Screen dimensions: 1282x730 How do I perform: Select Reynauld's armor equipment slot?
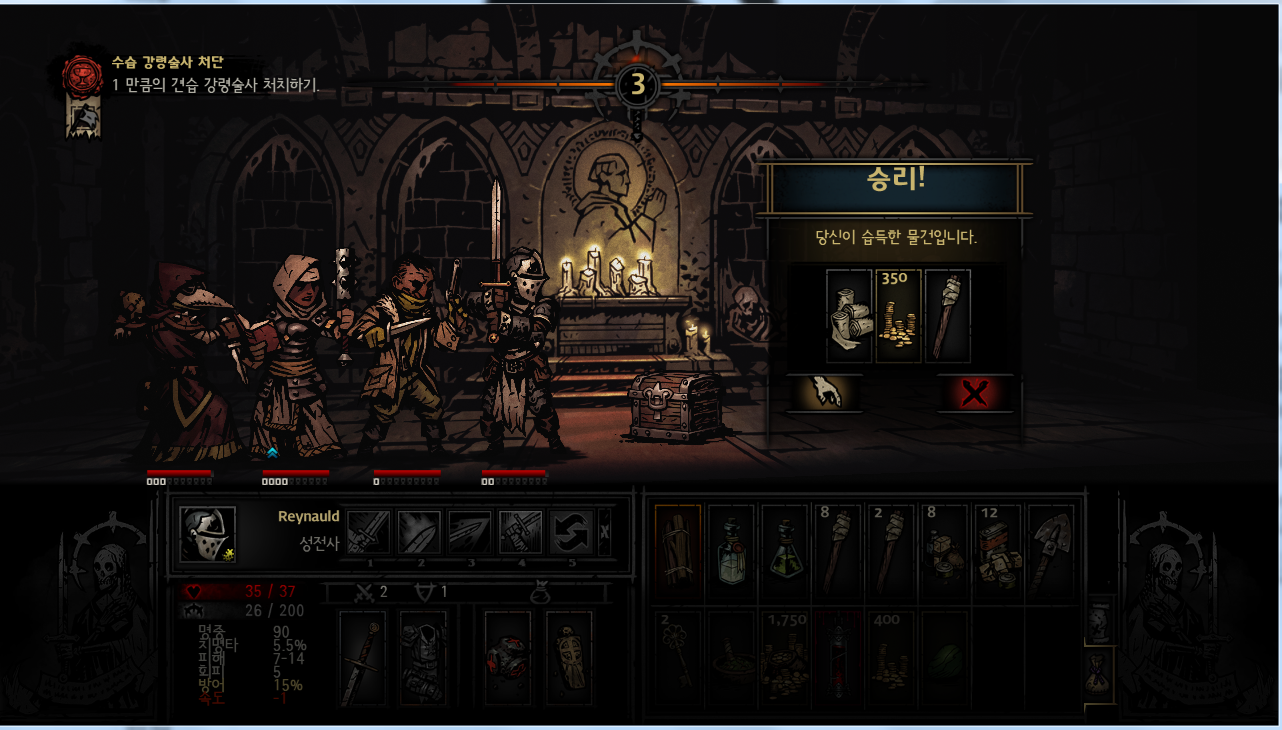423,658
